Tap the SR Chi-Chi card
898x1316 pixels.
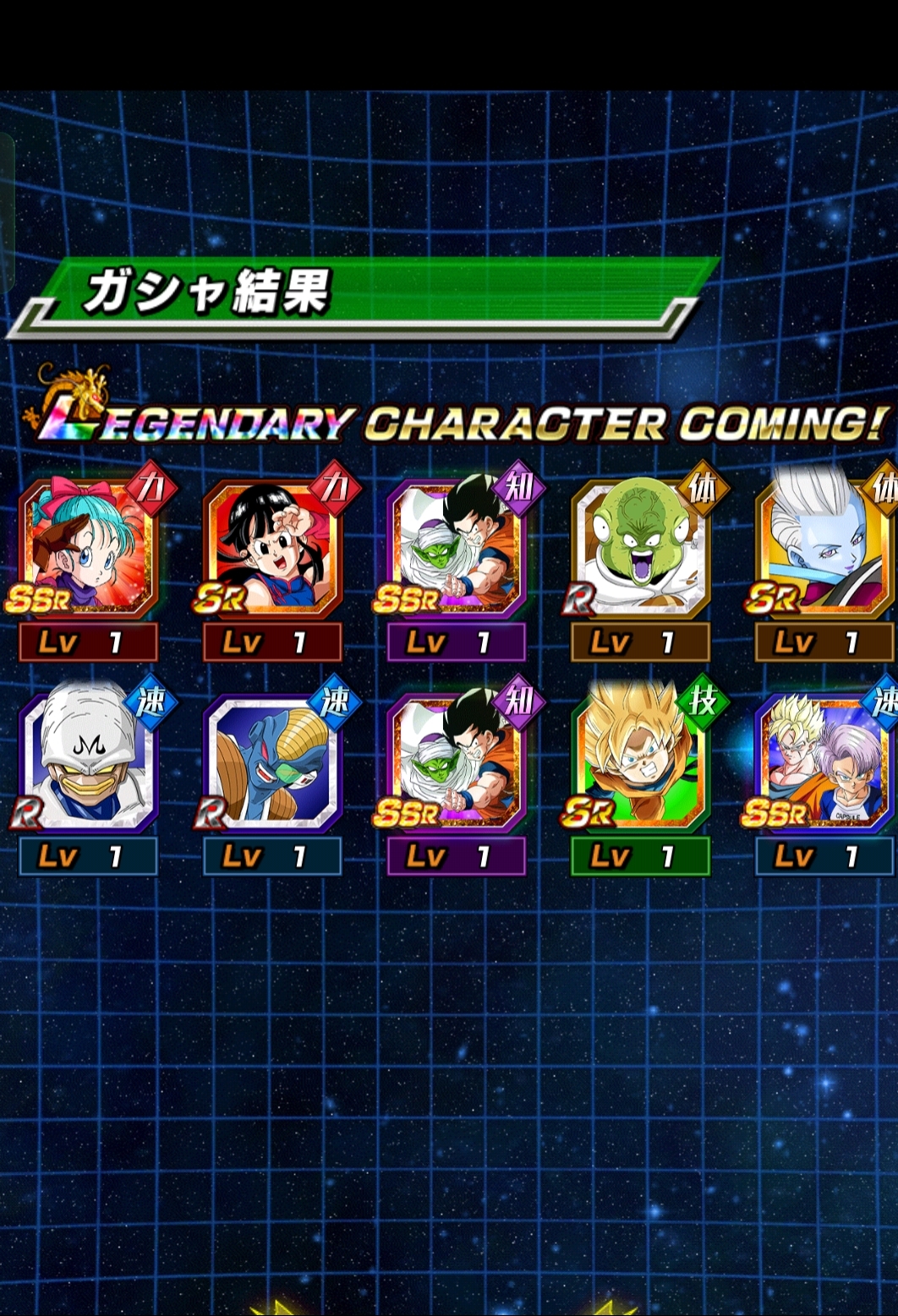pyautogui.click(x=272, y=549)
